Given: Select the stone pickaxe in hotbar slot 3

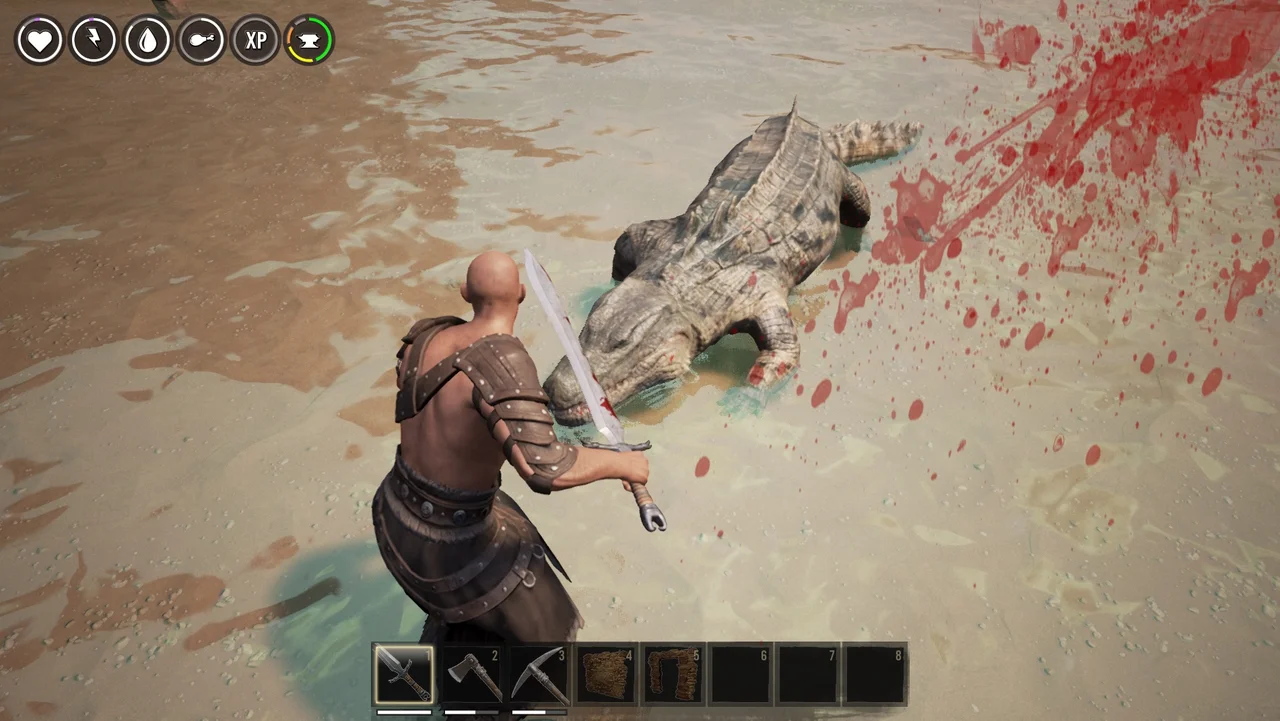Looking at the screenshot, I should pyautogui.click(x=538, y=672).
